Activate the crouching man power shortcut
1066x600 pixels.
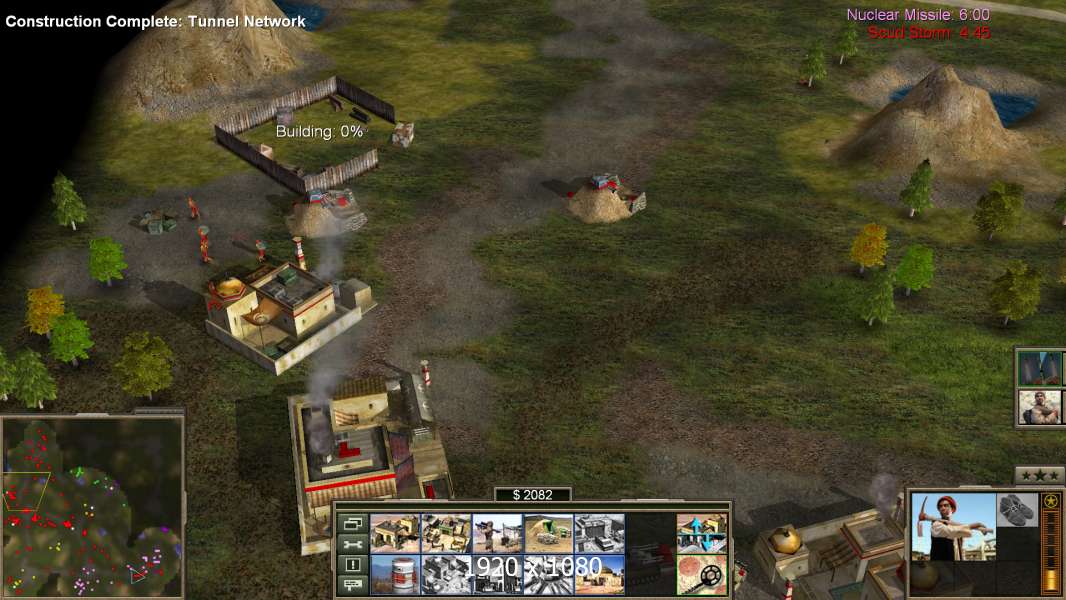[x=1040, y=407]
